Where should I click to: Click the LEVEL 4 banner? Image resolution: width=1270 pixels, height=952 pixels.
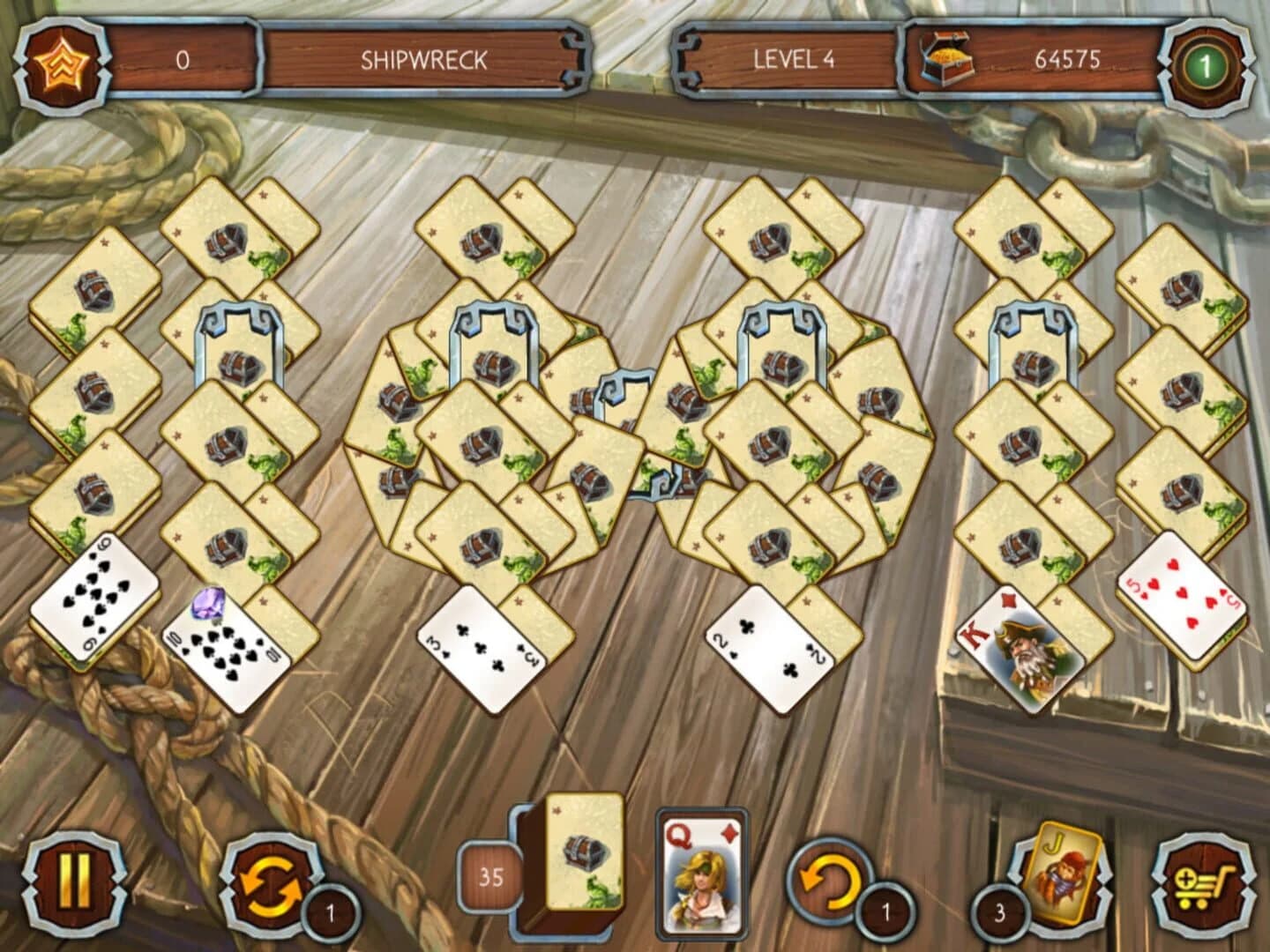tap(794, 60)
